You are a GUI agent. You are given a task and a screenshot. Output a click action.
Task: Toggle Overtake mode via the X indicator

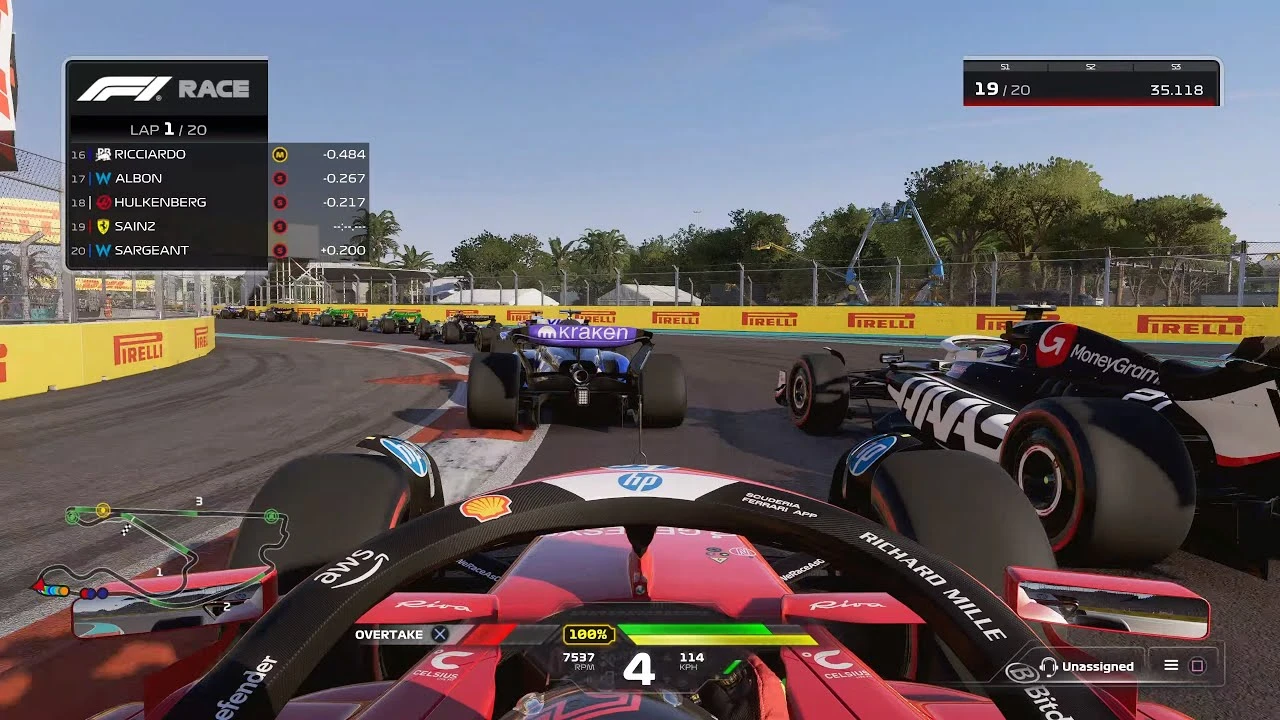pos(439,633)
